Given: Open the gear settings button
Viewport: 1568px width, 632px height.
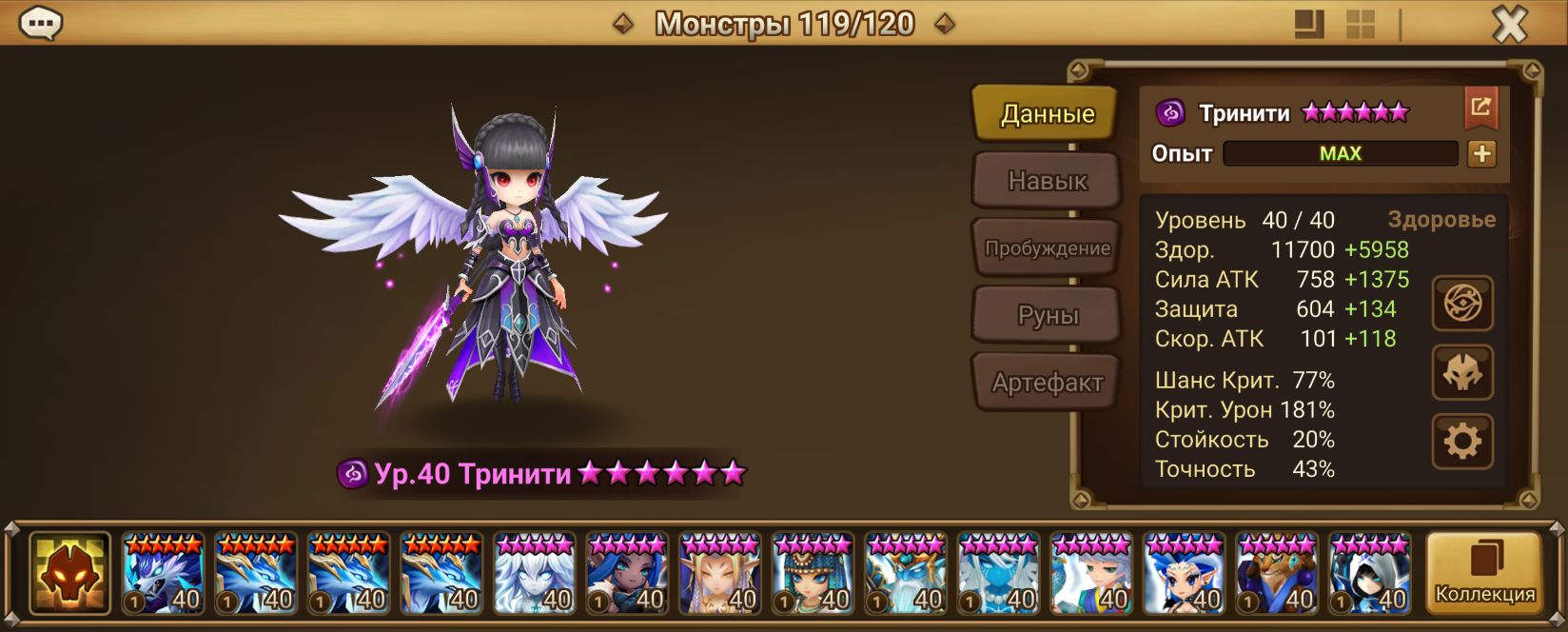Looking at the screenshot, I should coord(1462,441).
